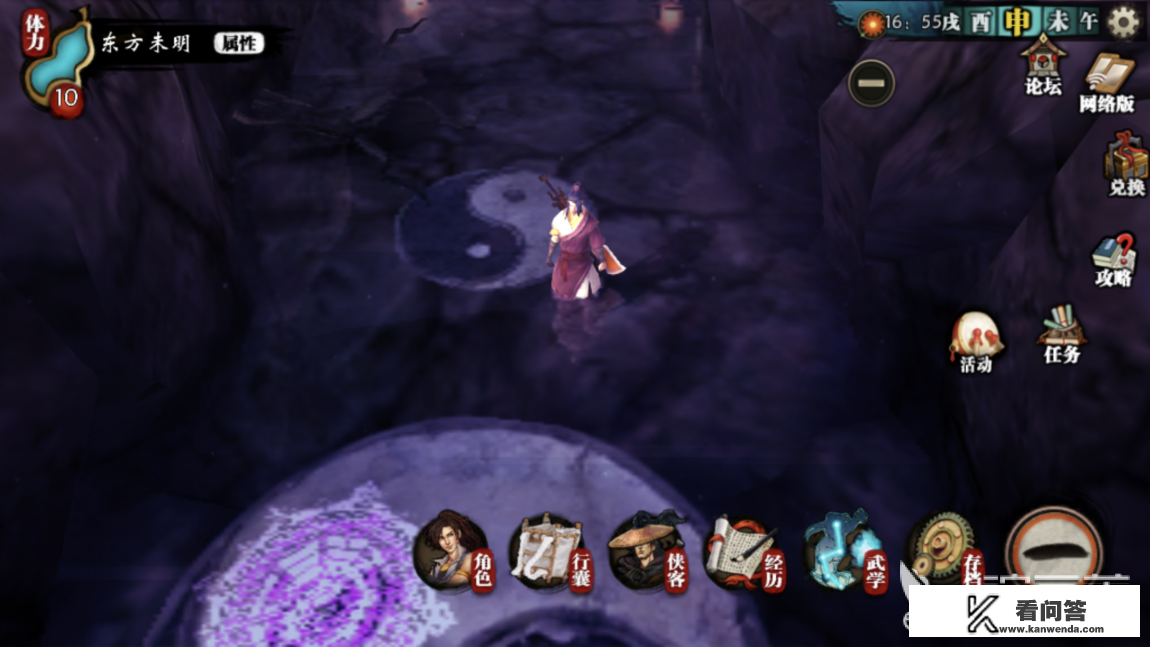Open the 论坛 forum
The width and height of the screenshot is (1150, 647).
point(1042,65)
